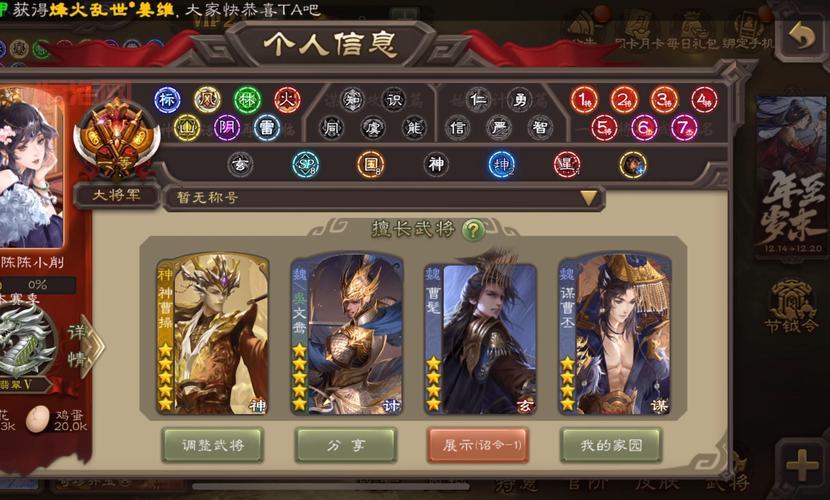Tap the plus button in corner
The width and height of the screenshot is (830, 500).
(804, 466)
